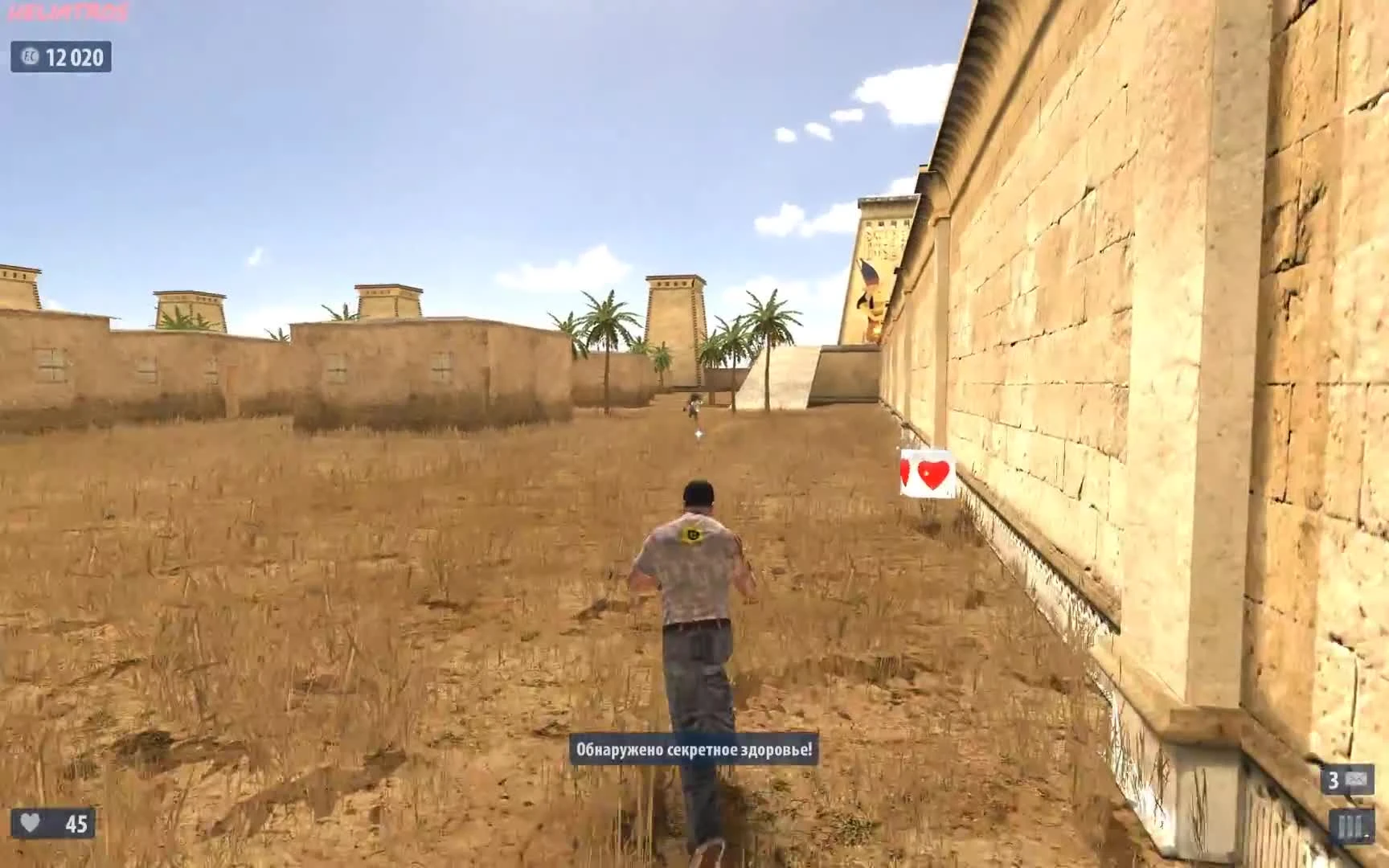This screenshot has width=1389, height=868.
Task: Click the red heart on the health pickup box
Action: point(931,474)
